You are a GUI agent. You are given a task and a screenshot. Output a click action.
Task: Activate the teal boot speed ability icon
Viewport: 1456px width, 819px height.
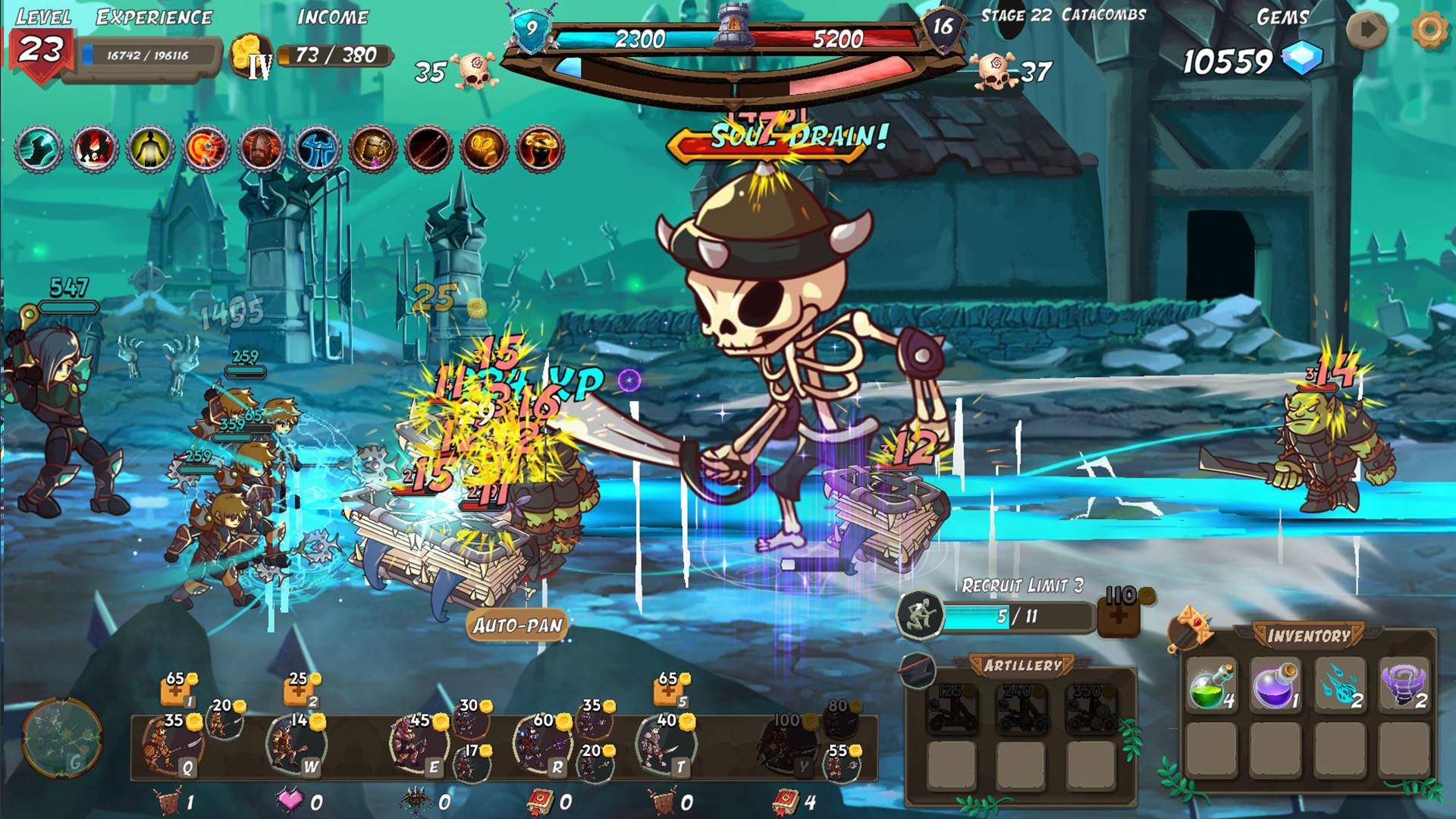tap(39, 148)
